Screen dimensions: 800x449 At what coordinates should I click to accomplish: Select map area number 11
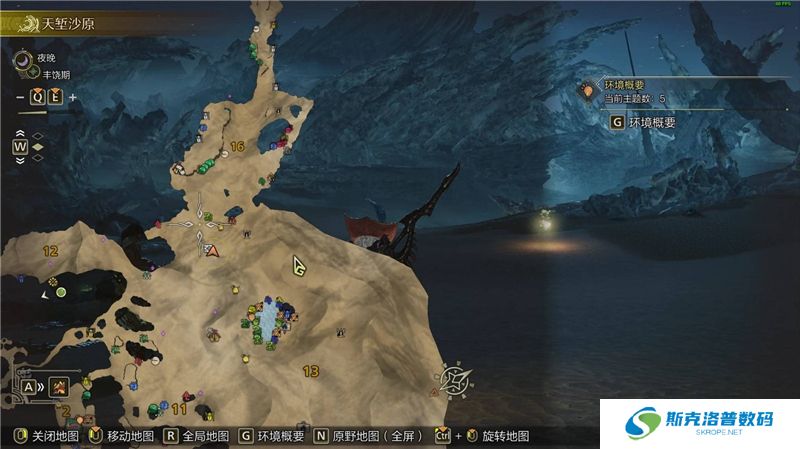click(179, 408)
